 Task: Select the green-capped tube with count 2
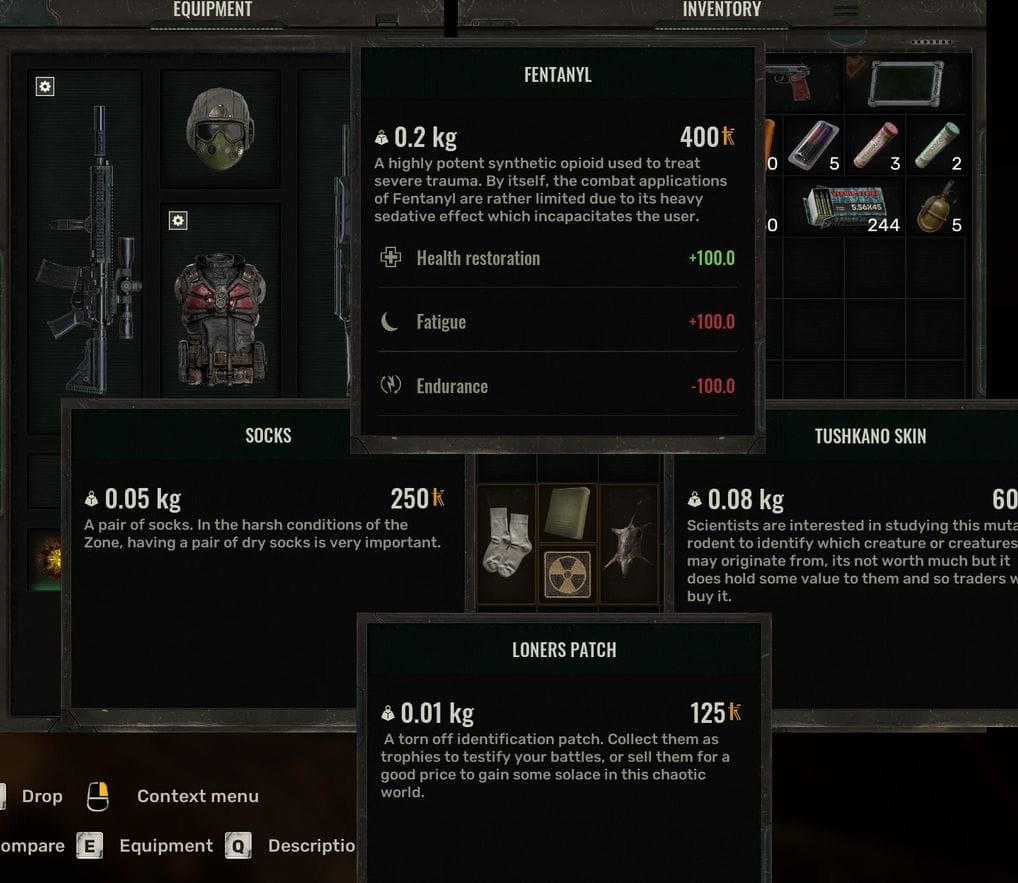pyautogui.click(x=936, y=145)
